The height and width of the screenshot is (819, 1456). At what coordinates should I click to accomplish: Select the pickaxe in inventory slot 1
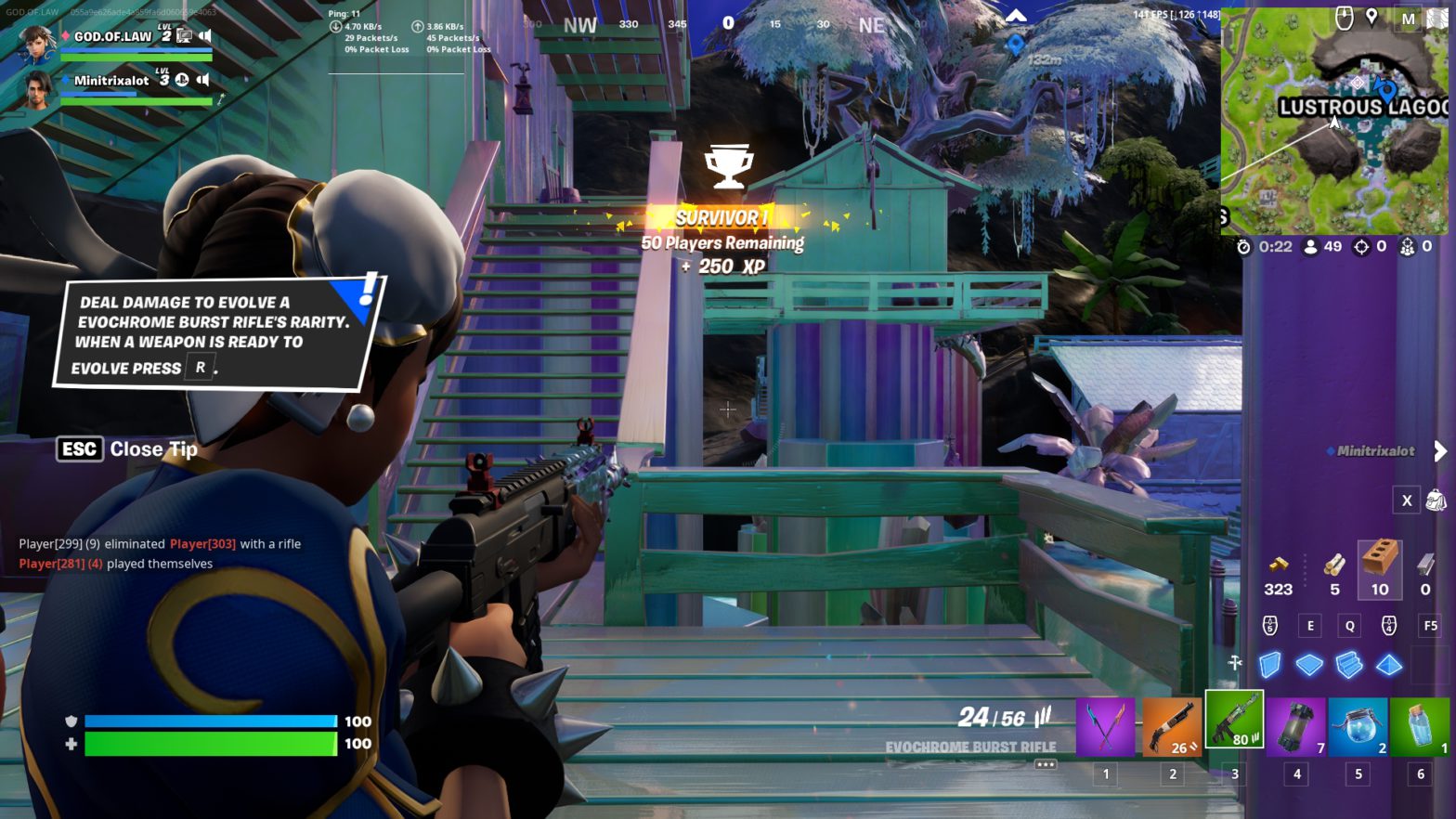(x=1106, y=726)
